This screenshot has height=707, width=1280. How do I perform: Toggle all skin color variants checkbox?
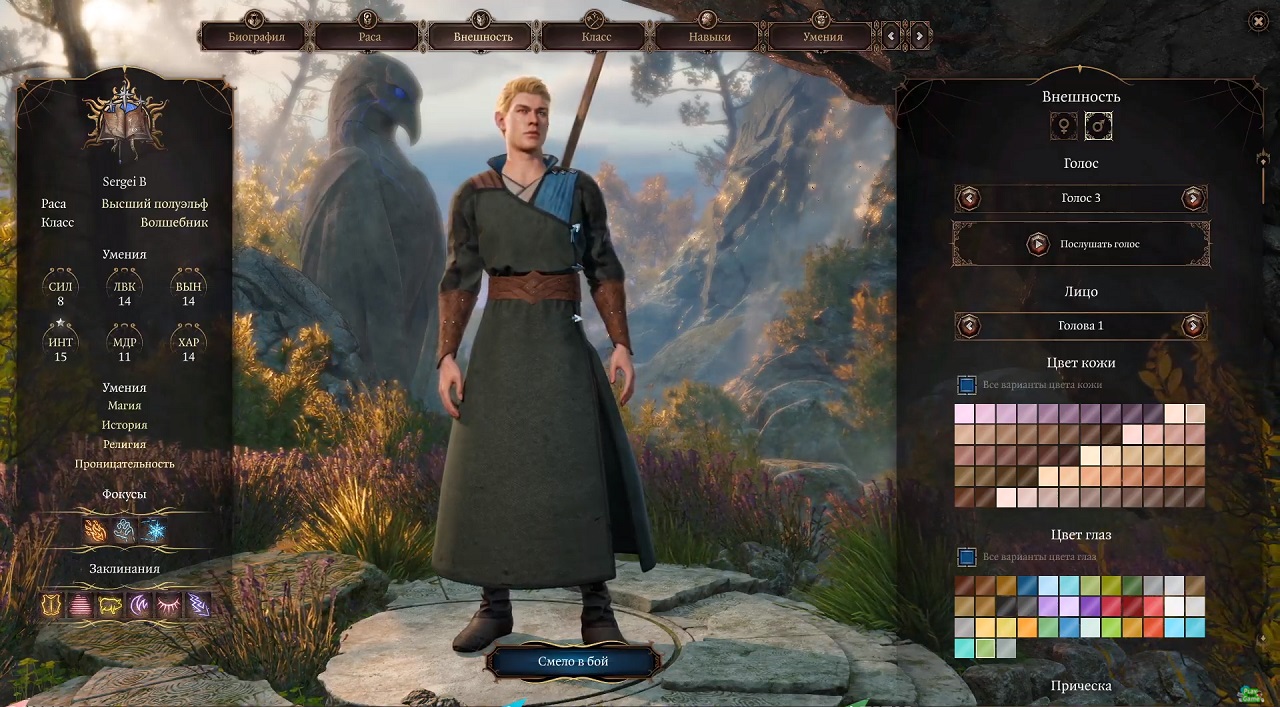tap(967, 385)
